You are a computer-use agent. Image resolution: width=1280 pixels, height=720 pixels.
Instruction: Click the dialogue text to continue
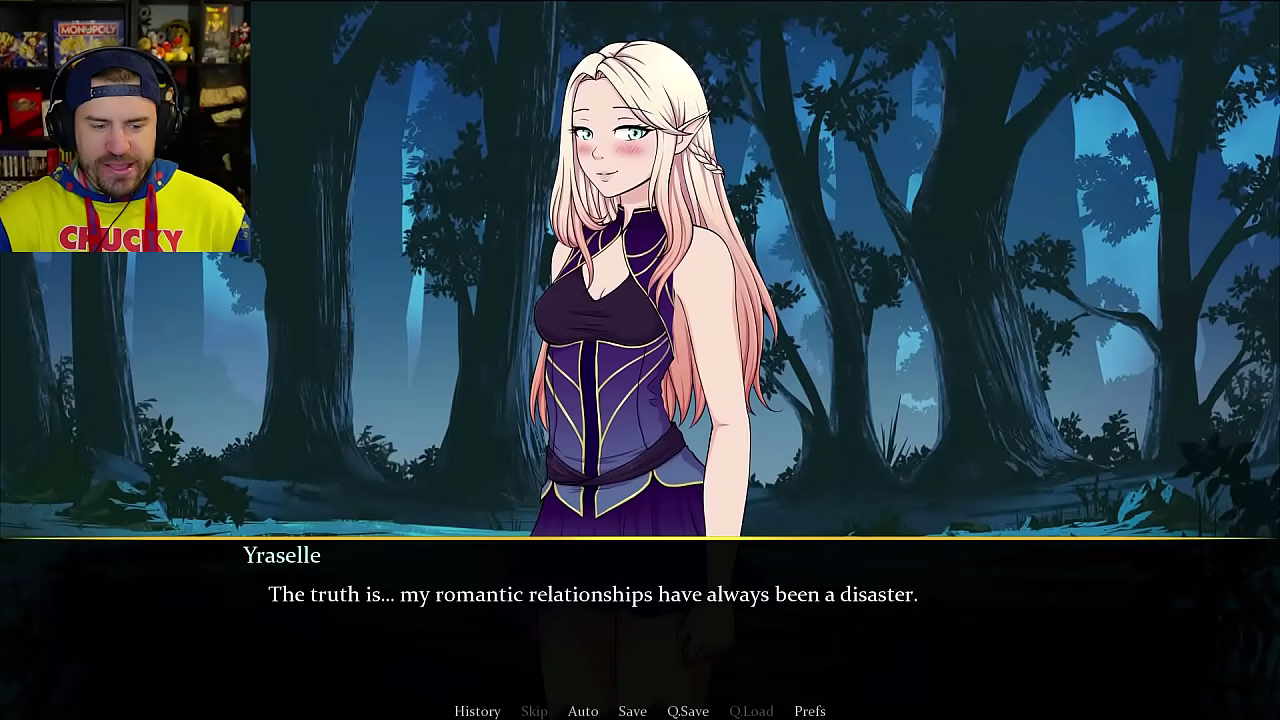pos(592,595)
